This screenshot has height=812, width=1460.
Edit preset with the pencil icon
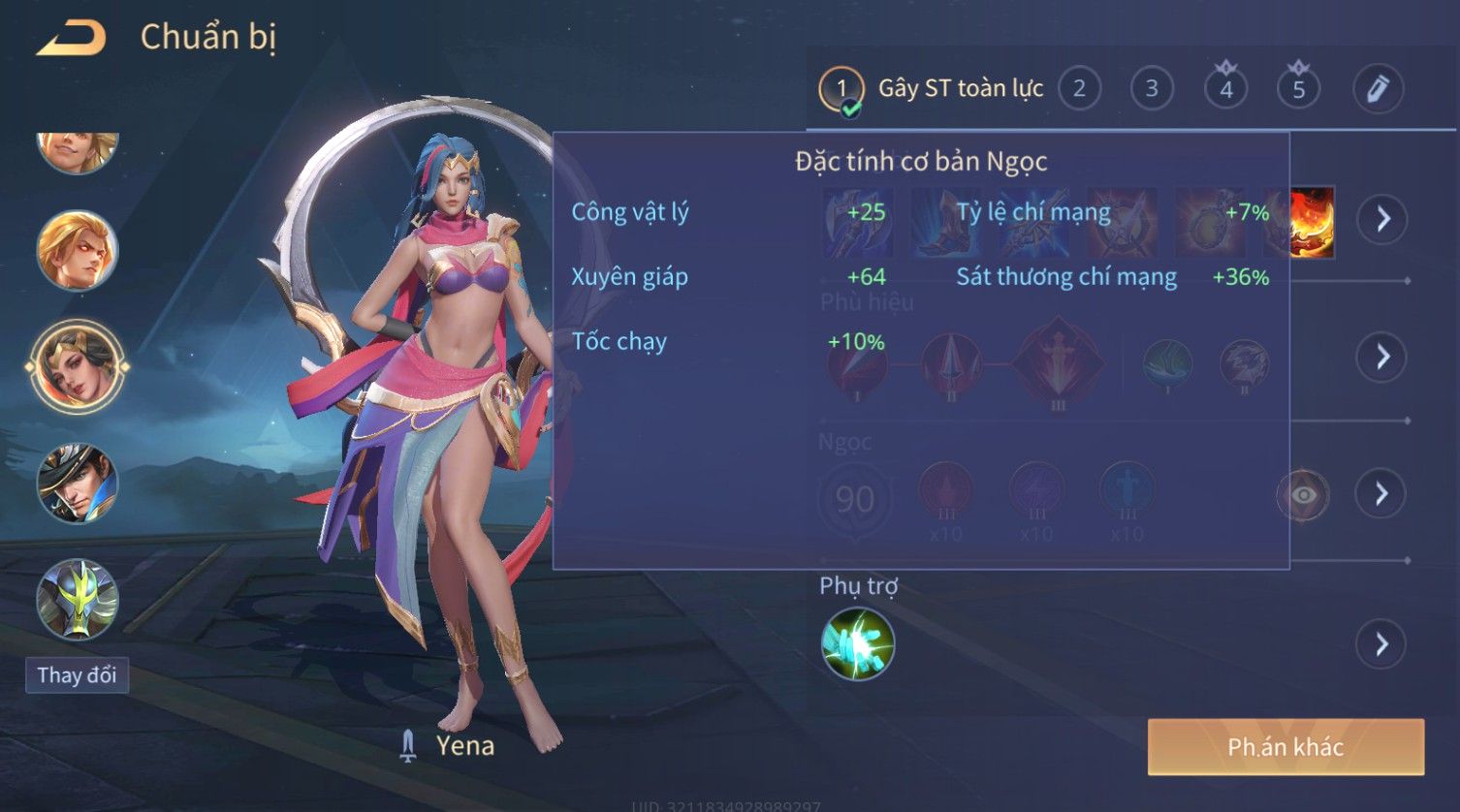pyautogui.click(x=1378, y=89)
